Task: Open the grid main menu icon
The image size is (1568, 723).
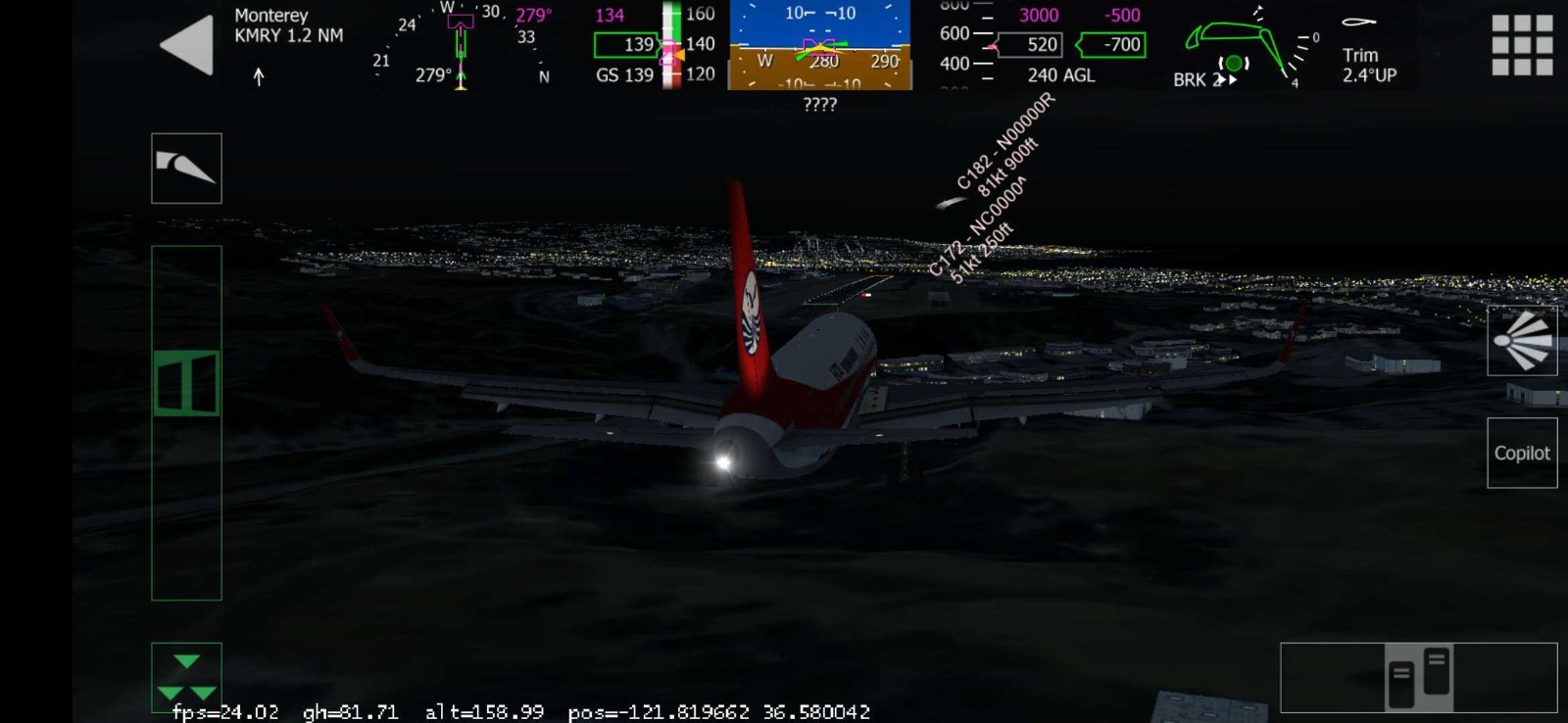Action: 1521,43
